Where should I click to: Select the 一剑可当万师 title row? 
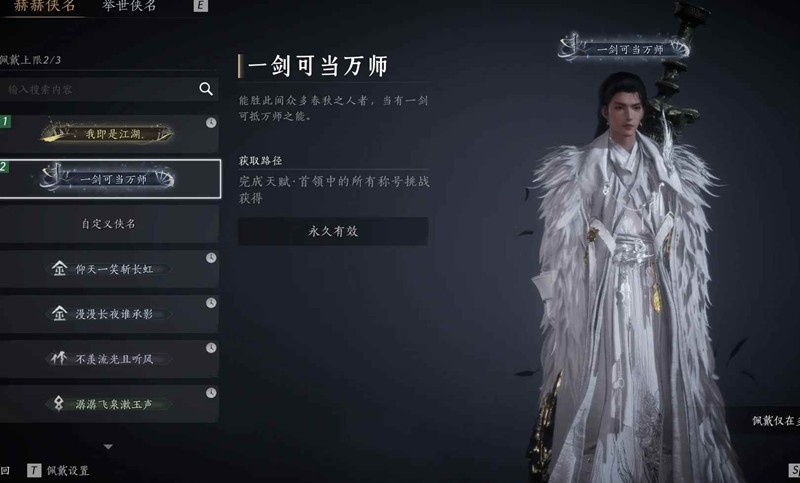[110, 179]
